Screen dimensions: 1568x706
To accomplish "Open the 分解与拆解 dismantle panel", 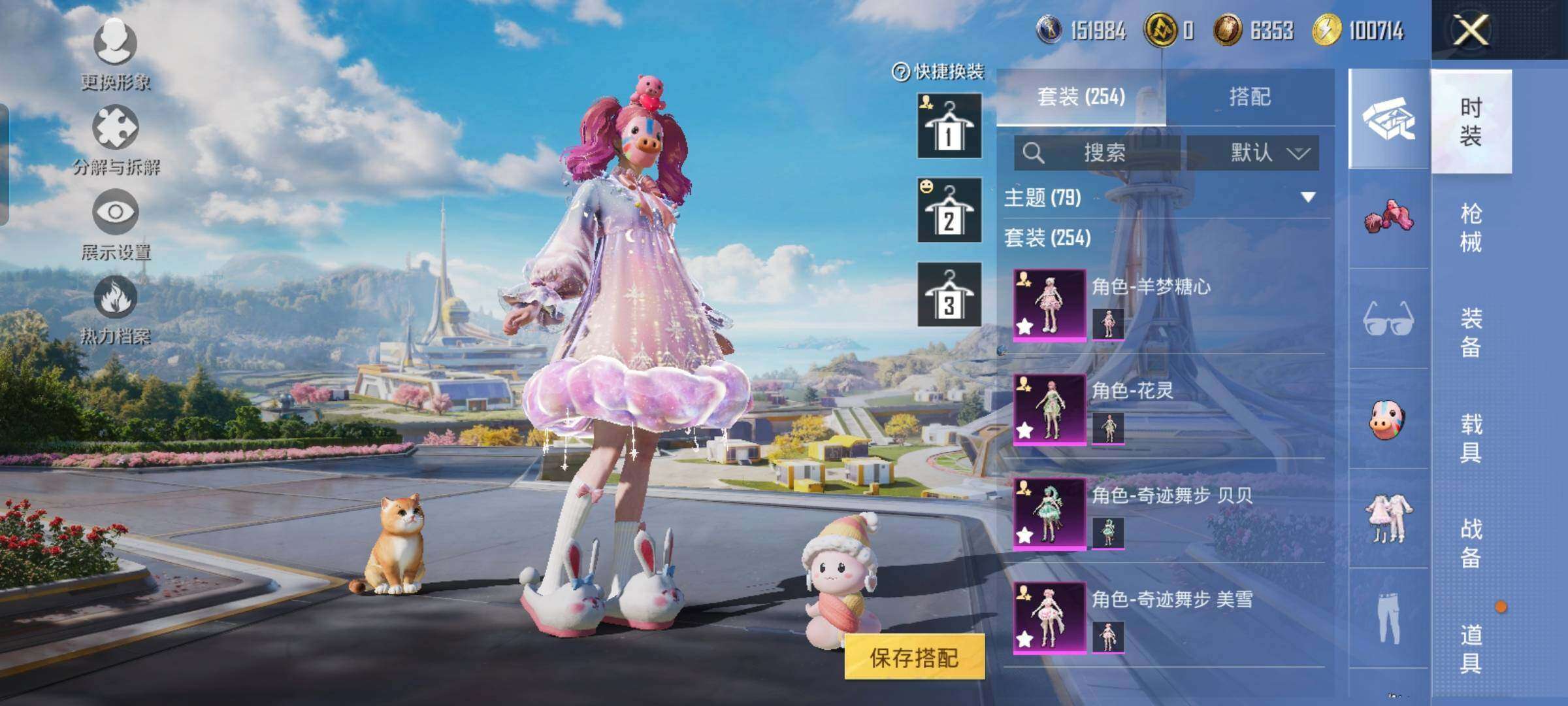I will point(114,144).
